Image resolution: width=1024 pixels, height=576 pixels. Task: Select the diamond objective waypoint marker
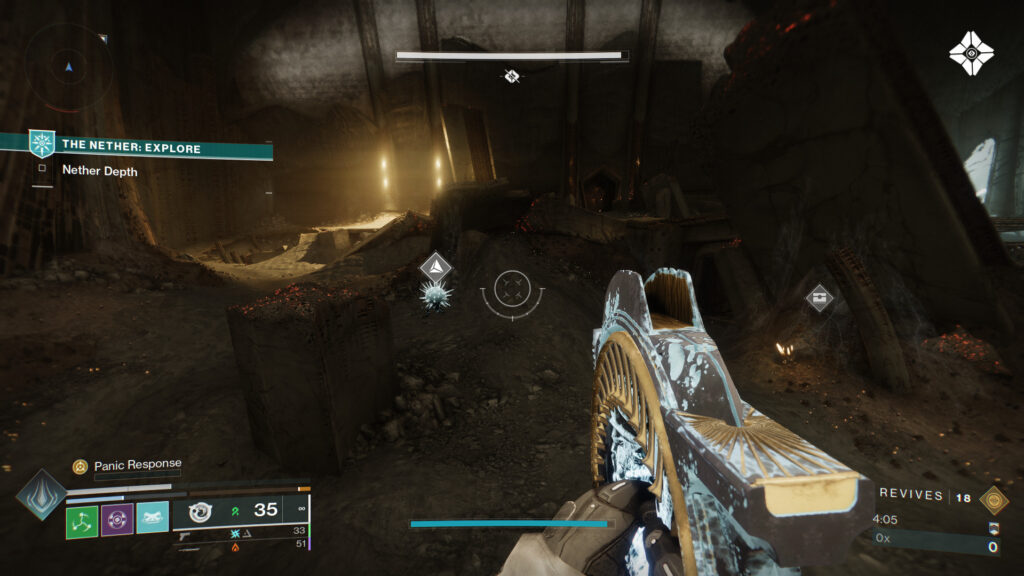point(436,267)
